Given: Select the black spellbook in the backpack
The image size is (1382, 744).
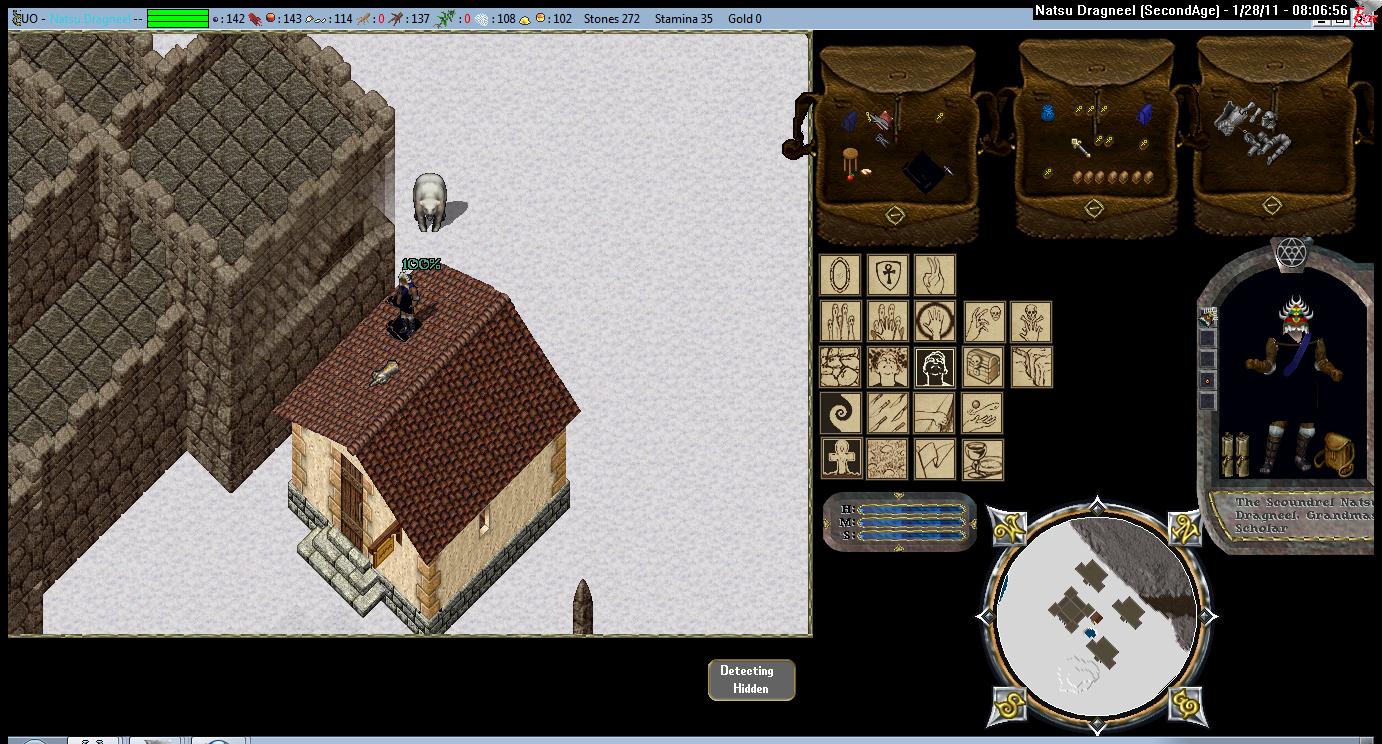Looking at the screenshot, I should pyautogui.click(x=925, y=172).
